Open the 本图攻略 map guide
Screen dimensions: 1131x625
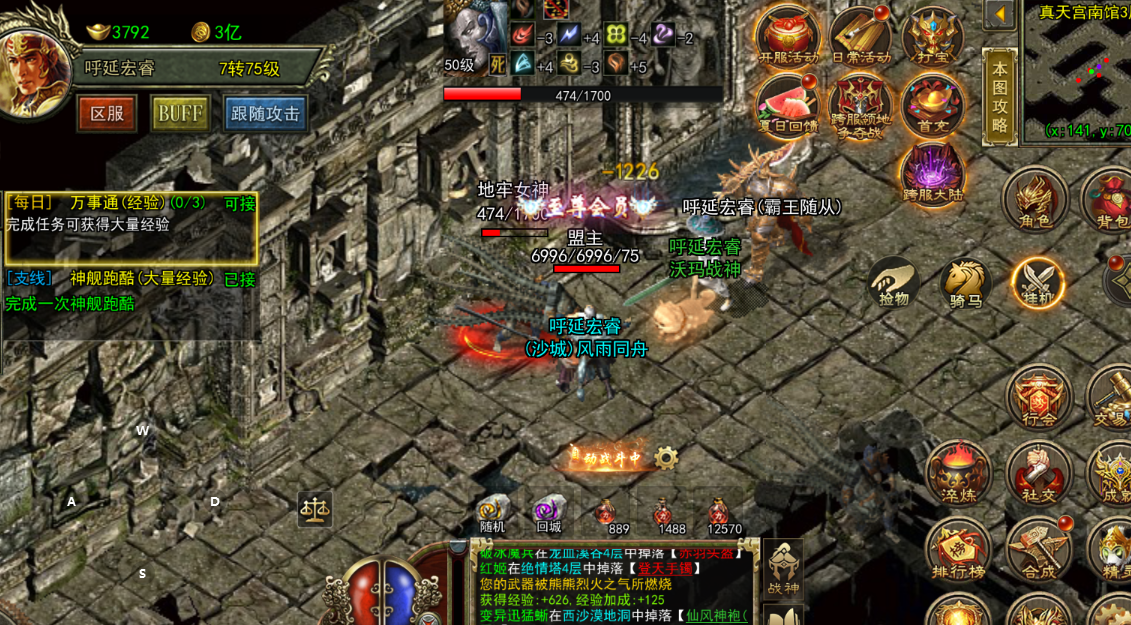(1000, 97)
